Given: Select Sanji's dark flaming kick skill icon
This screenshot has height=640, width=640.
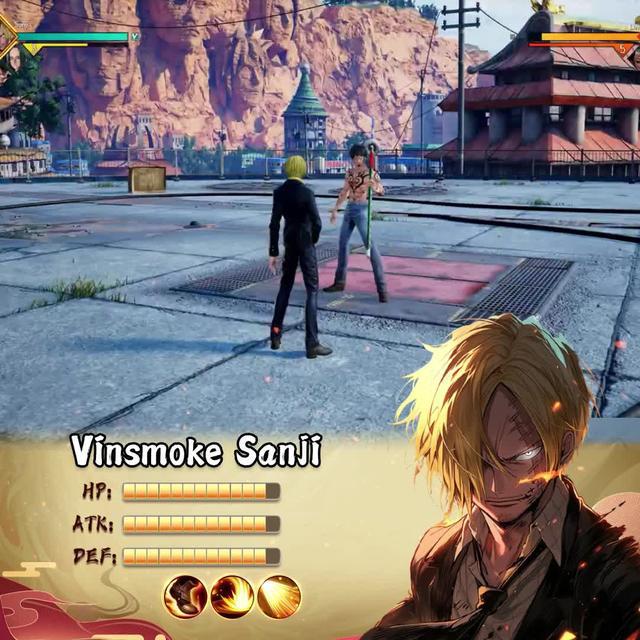Looking at the screenshot, I should click(185, 597).
